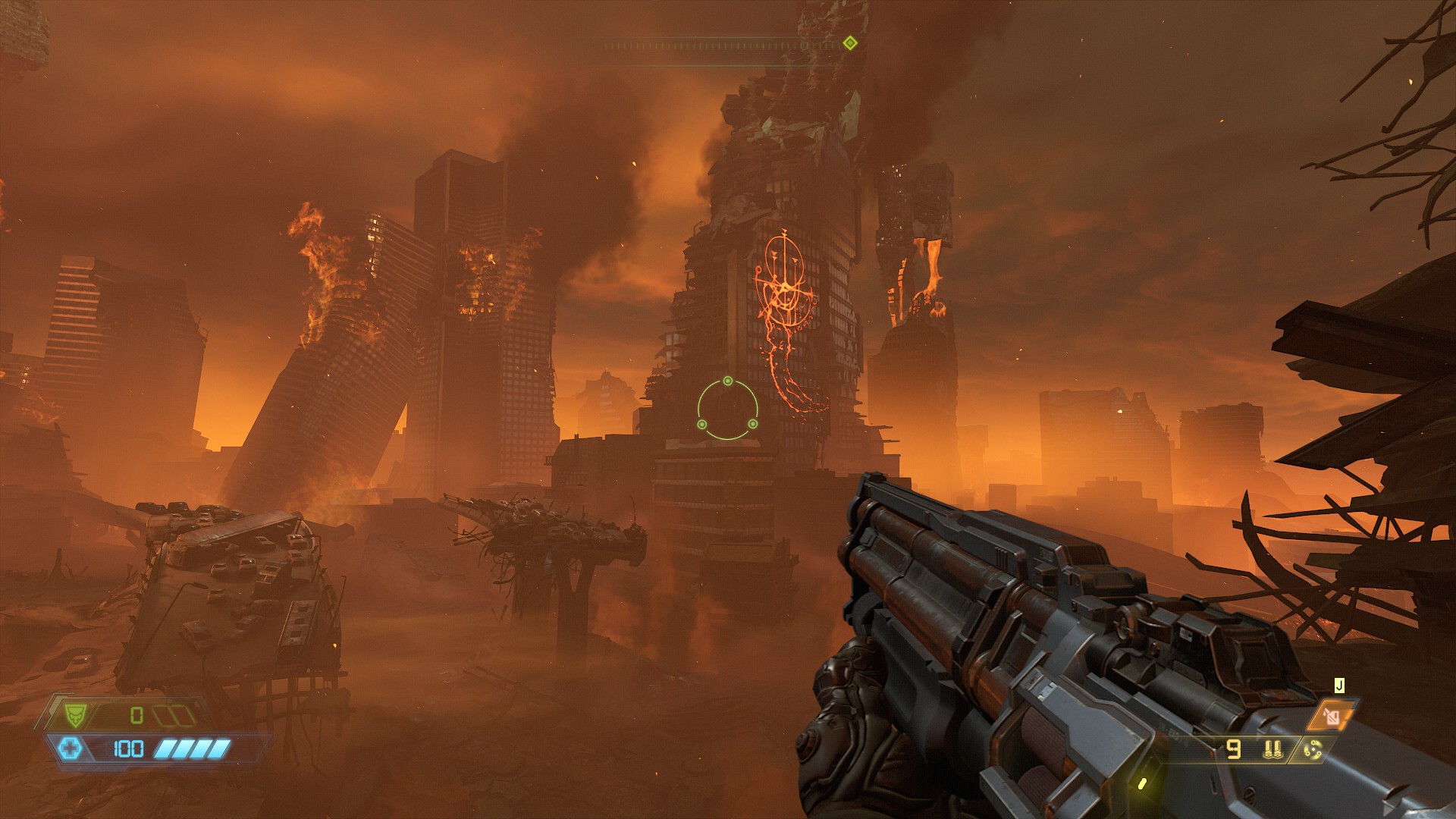Select the green armor shield icon

[x=75, y=714]
